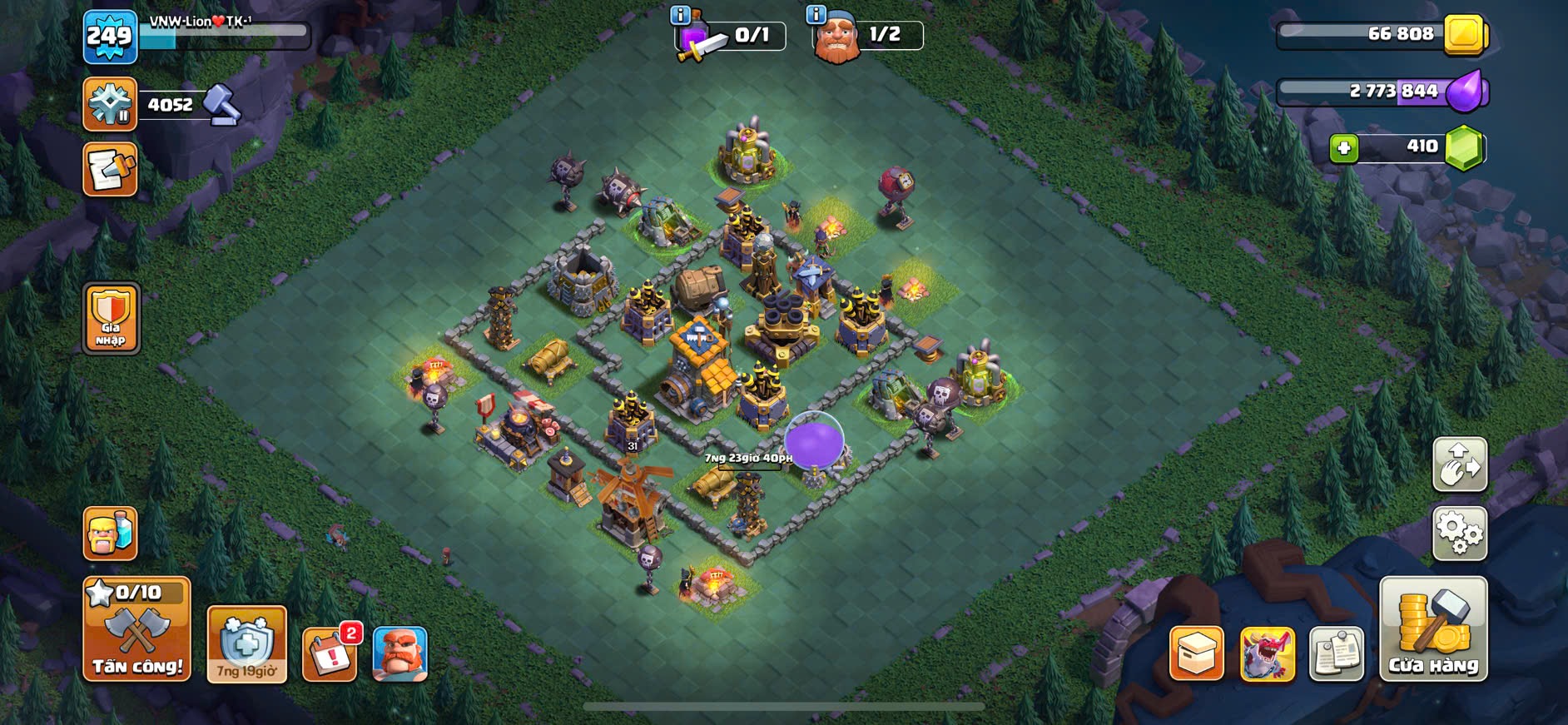Open the scroll and hammer log
This screenshot has width=1568, height=725.
[110, 170]
